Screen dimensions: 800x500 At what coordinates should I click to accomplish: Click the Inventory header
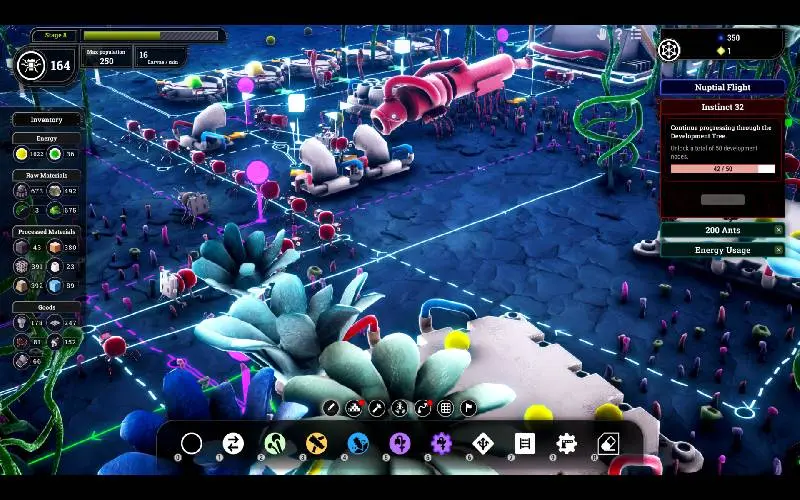pyautogui.click(x=46, y=120)
